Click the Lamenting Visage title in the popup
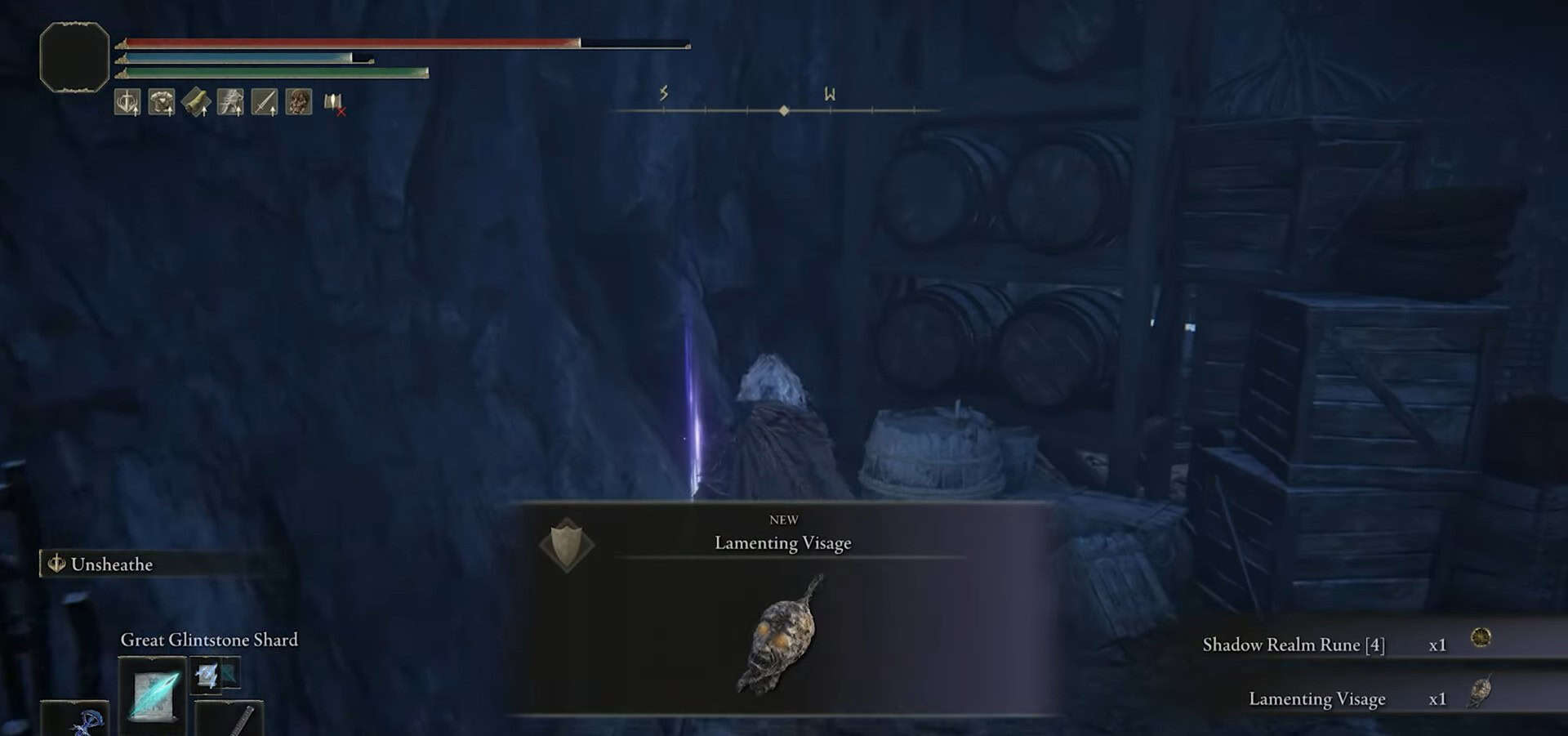This screenshot has width=1568, height=736. point(782,543)
